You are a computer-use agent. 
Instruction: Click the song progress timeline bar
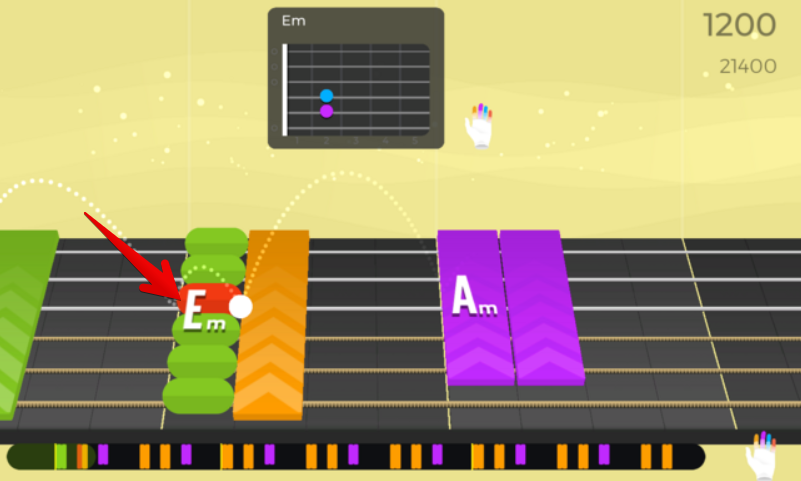[x=355, y=457]
